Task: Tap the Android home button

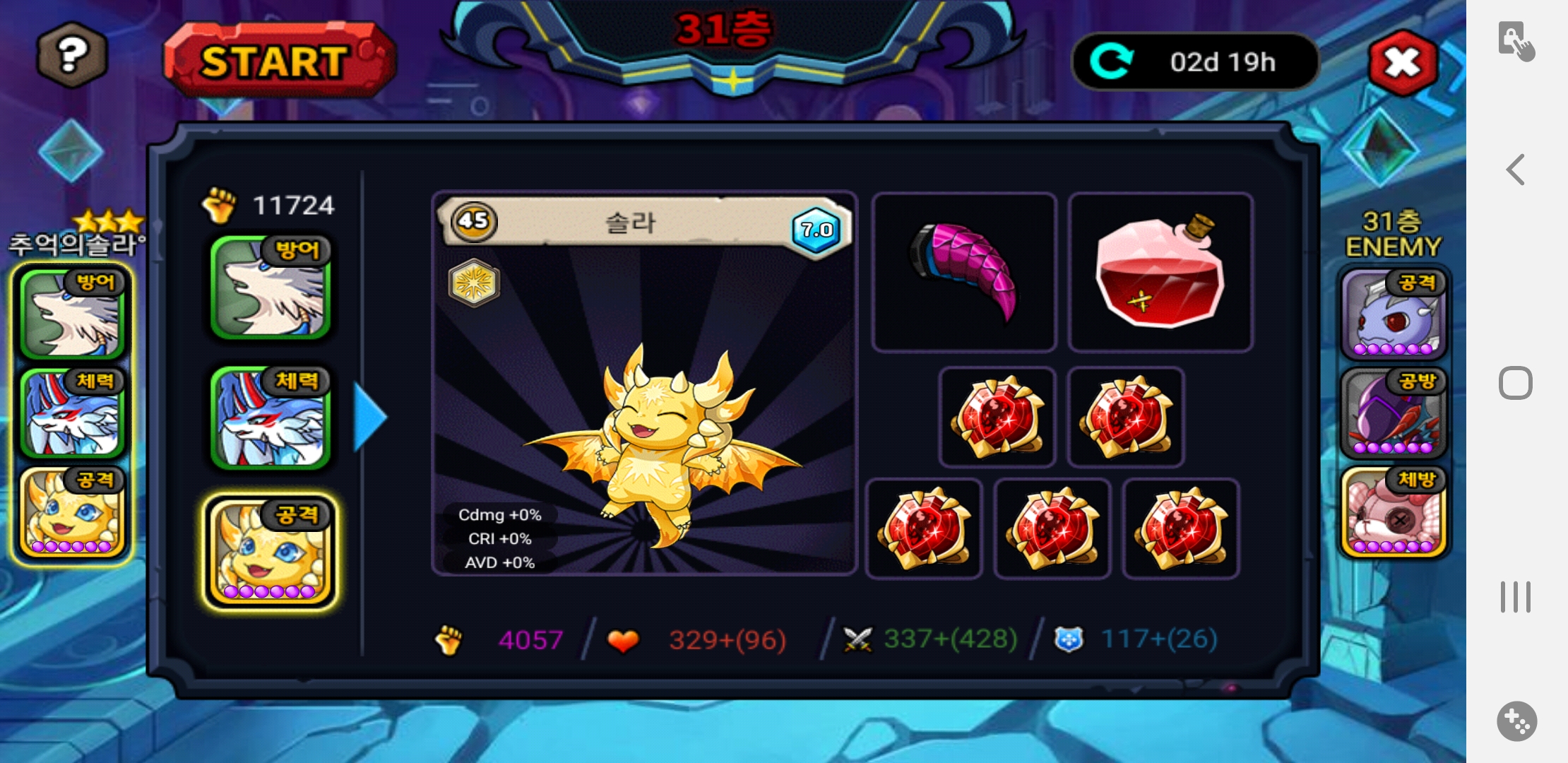Action: 1516,384
